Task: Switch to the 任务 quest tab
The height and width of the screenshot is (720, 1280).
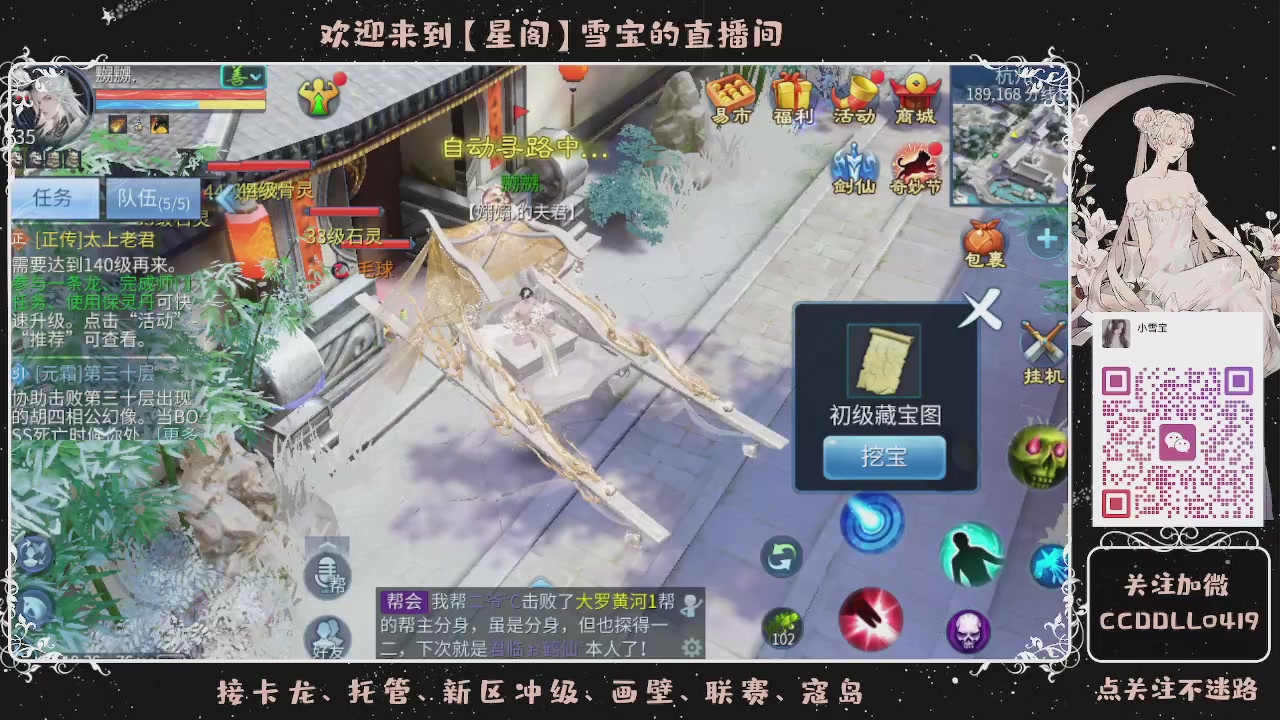Action: click(54, 198)
